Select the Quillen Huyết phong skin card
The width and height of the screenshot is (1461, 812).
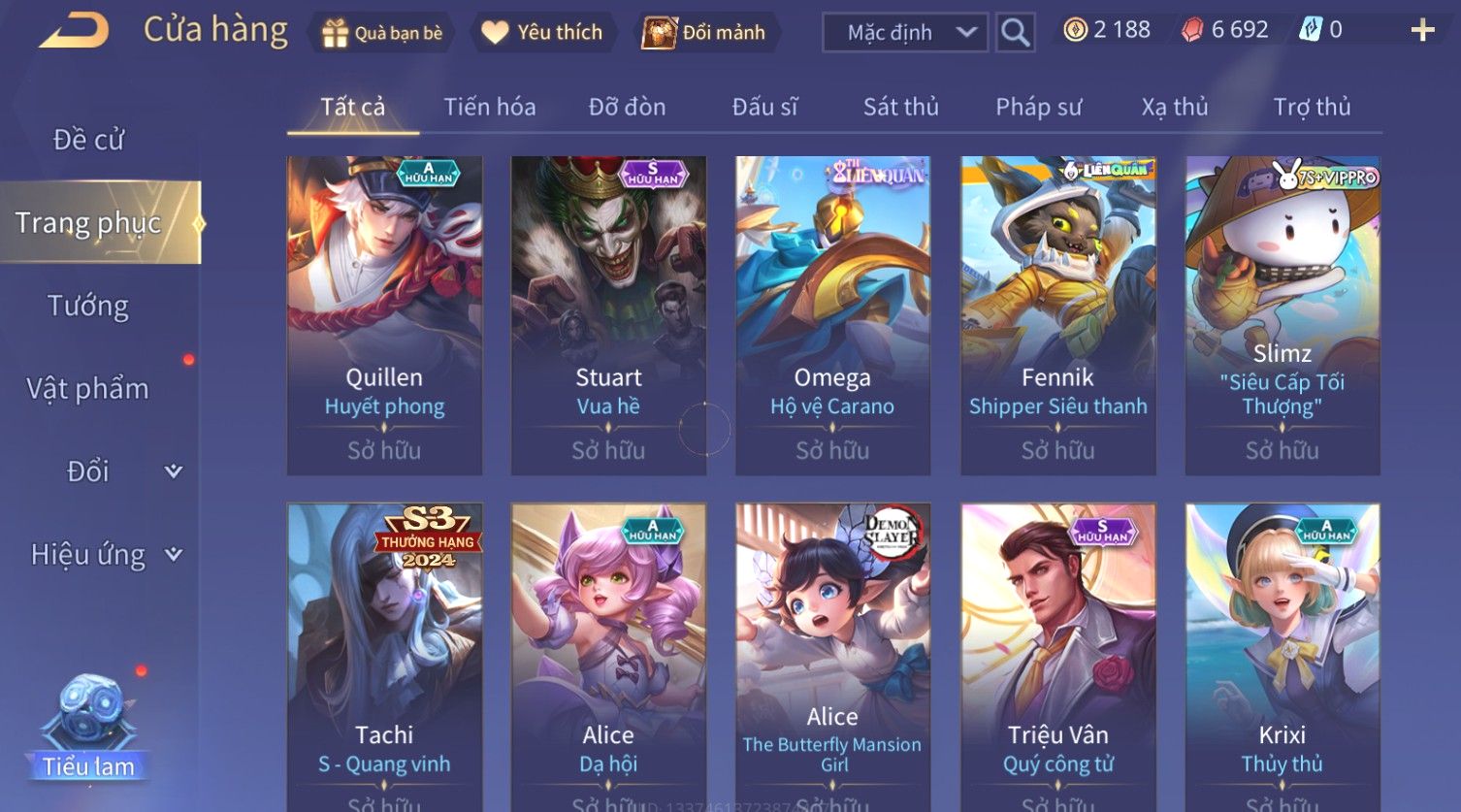click(x=384, y=315)
